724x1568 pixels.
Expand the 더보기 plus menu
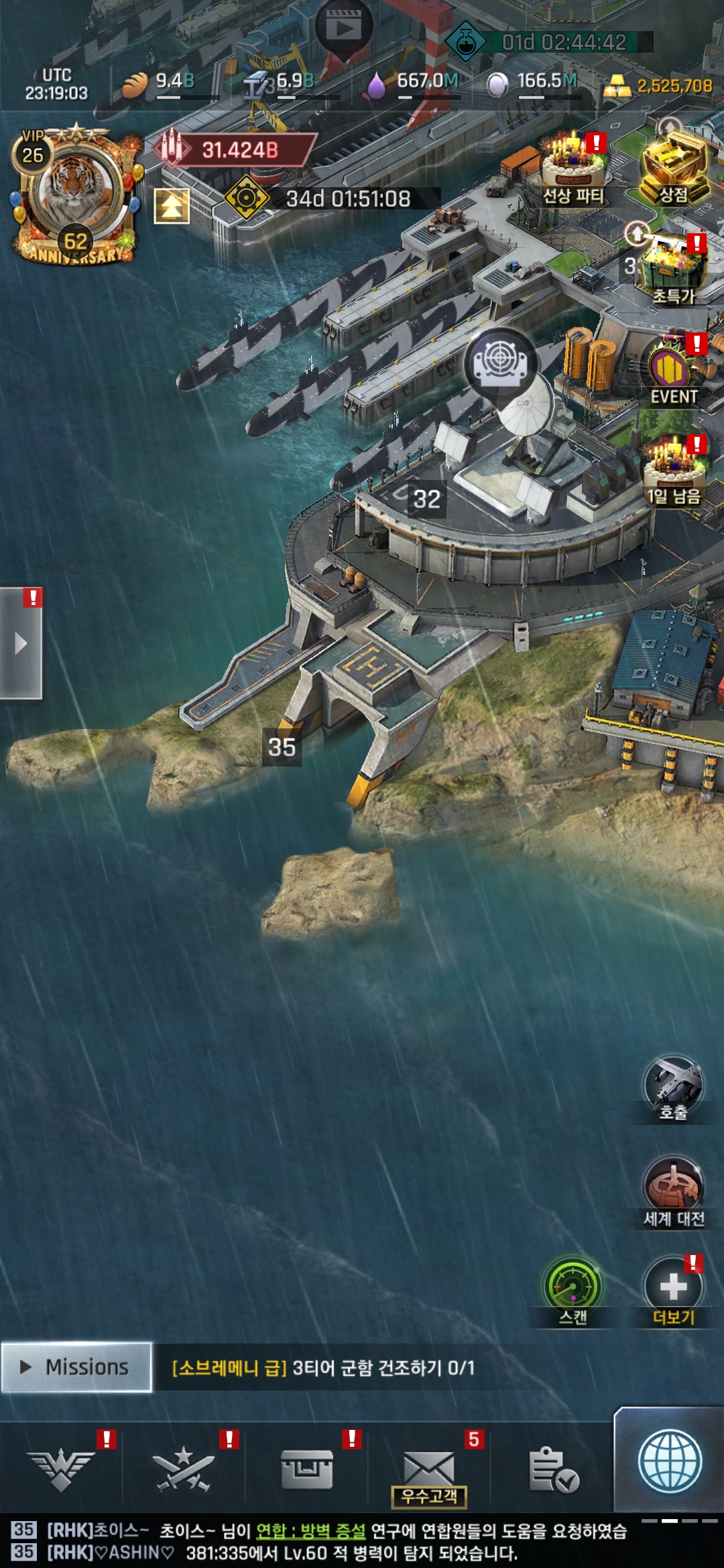(x=673, y=1290)
